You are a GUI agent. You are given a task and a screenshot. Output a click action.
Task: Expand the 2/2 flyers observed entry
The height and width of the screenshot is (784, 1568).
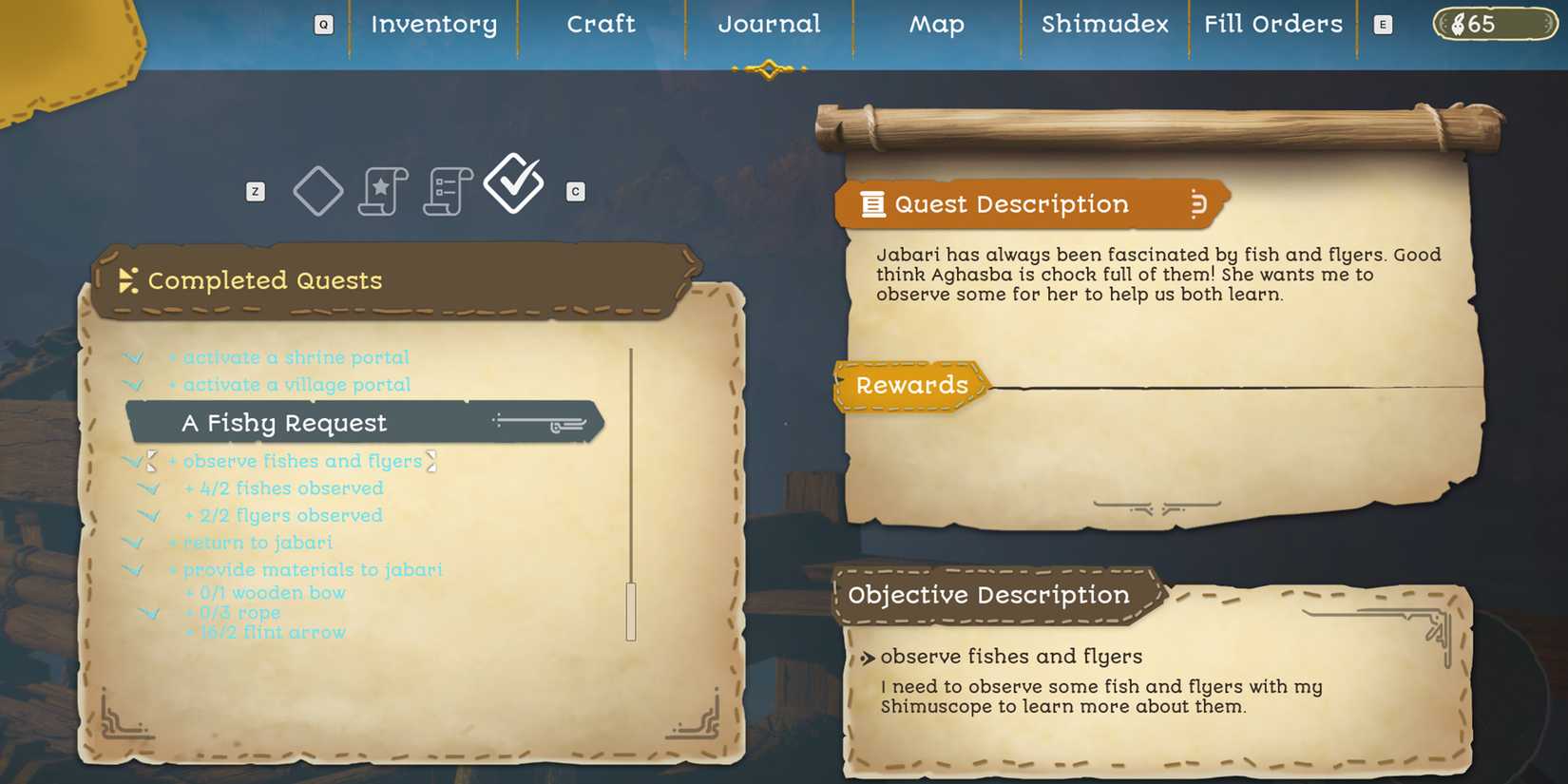tap(150, 515)
